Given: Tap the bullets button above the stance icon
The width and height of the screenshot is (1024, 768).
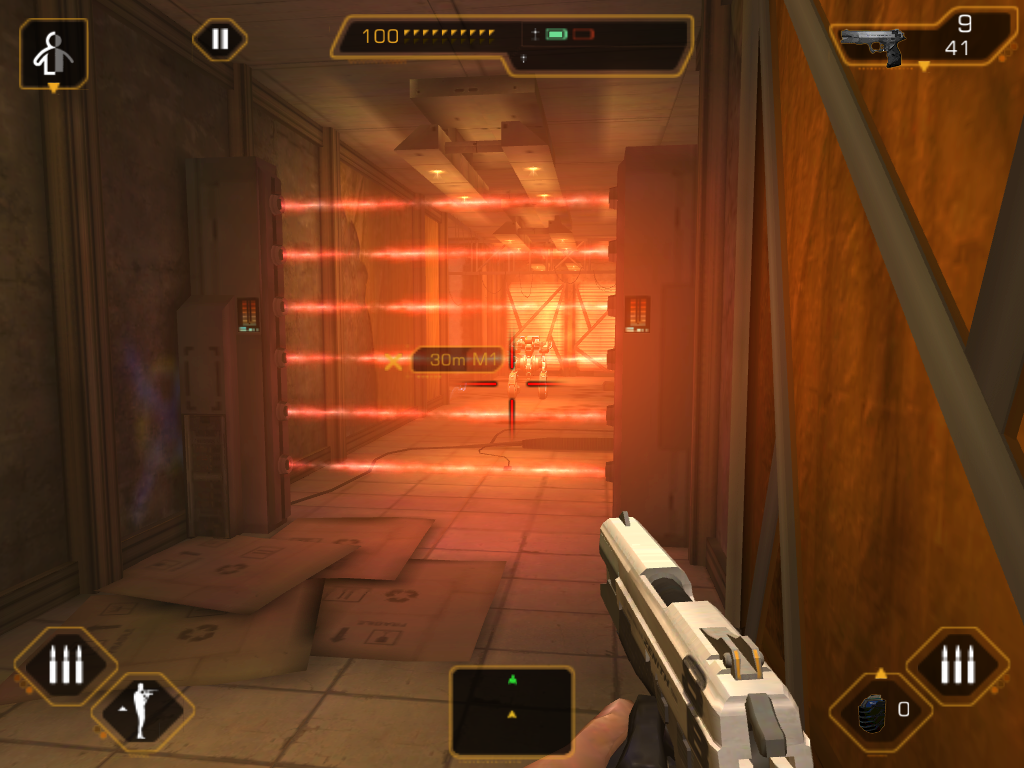Looking at the screenshot, I should tap(66, 665).
